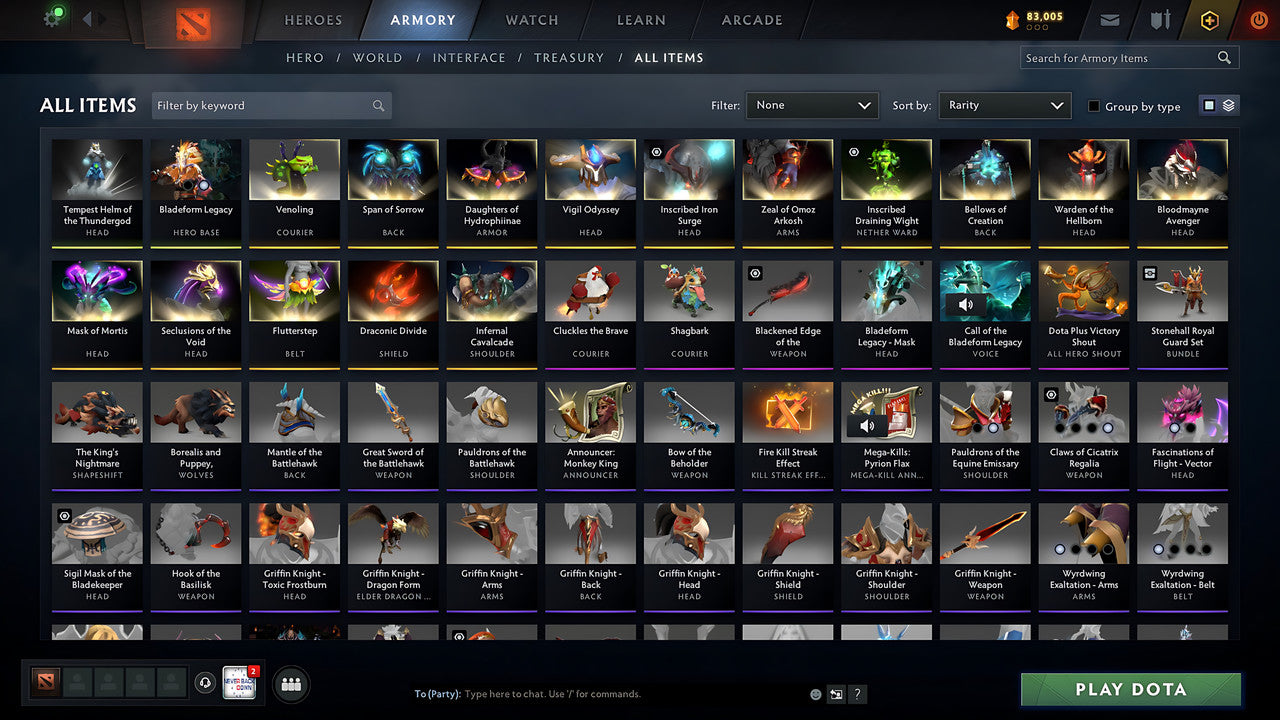
Task: Click the PLAY DOTA button
Action: [1130, 689]
